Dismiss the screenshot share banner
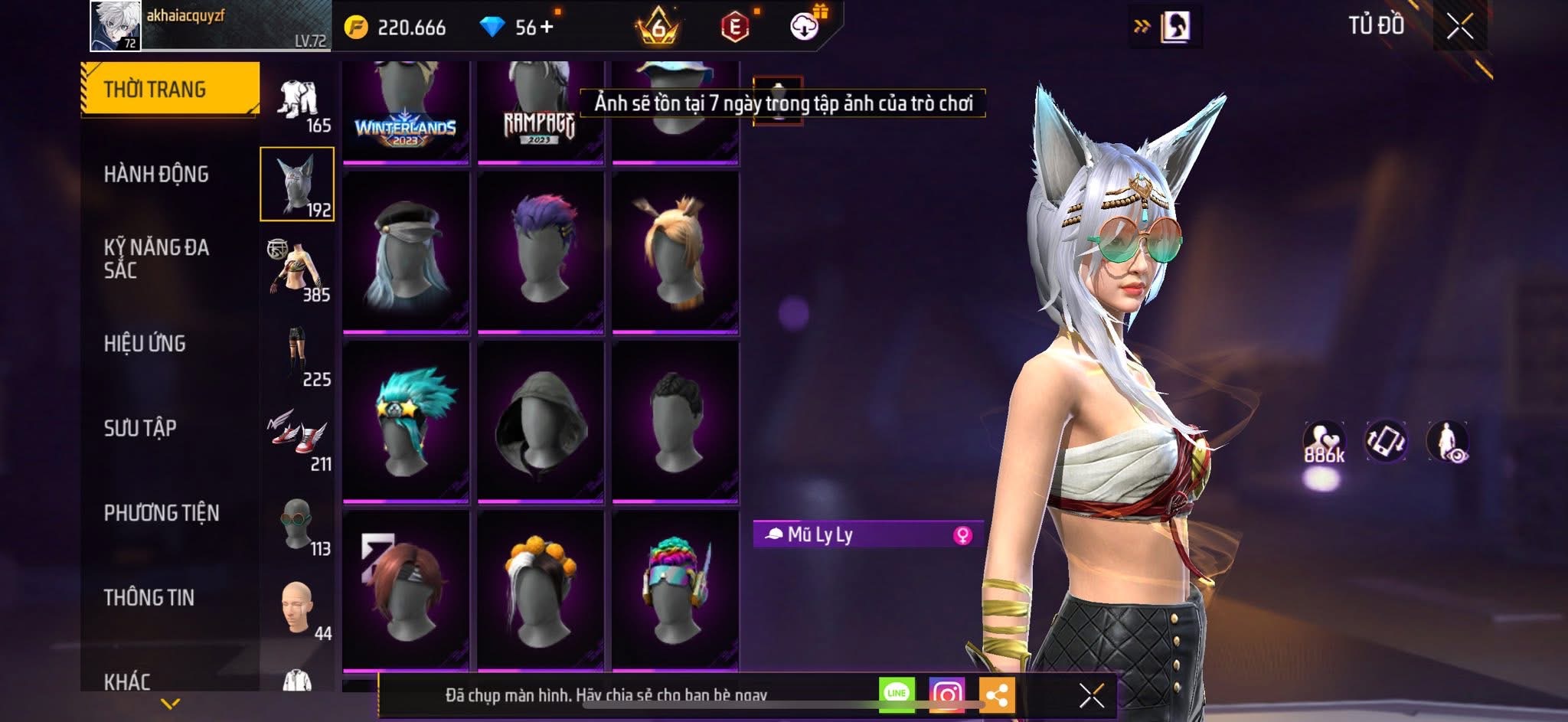The width and height of the screenshot is (1568, 722). coord(1091,695)
